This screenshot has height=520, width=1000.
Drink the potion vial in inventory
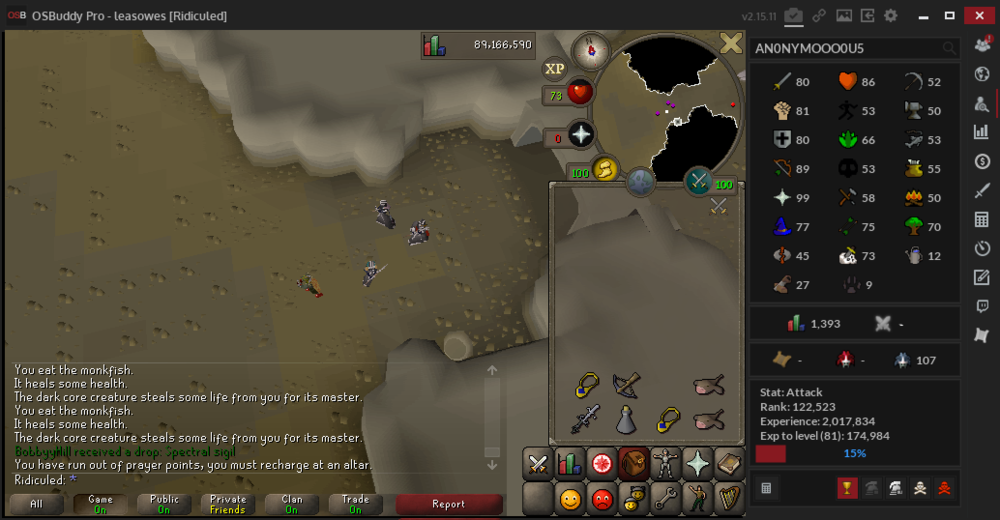point(627,420)
